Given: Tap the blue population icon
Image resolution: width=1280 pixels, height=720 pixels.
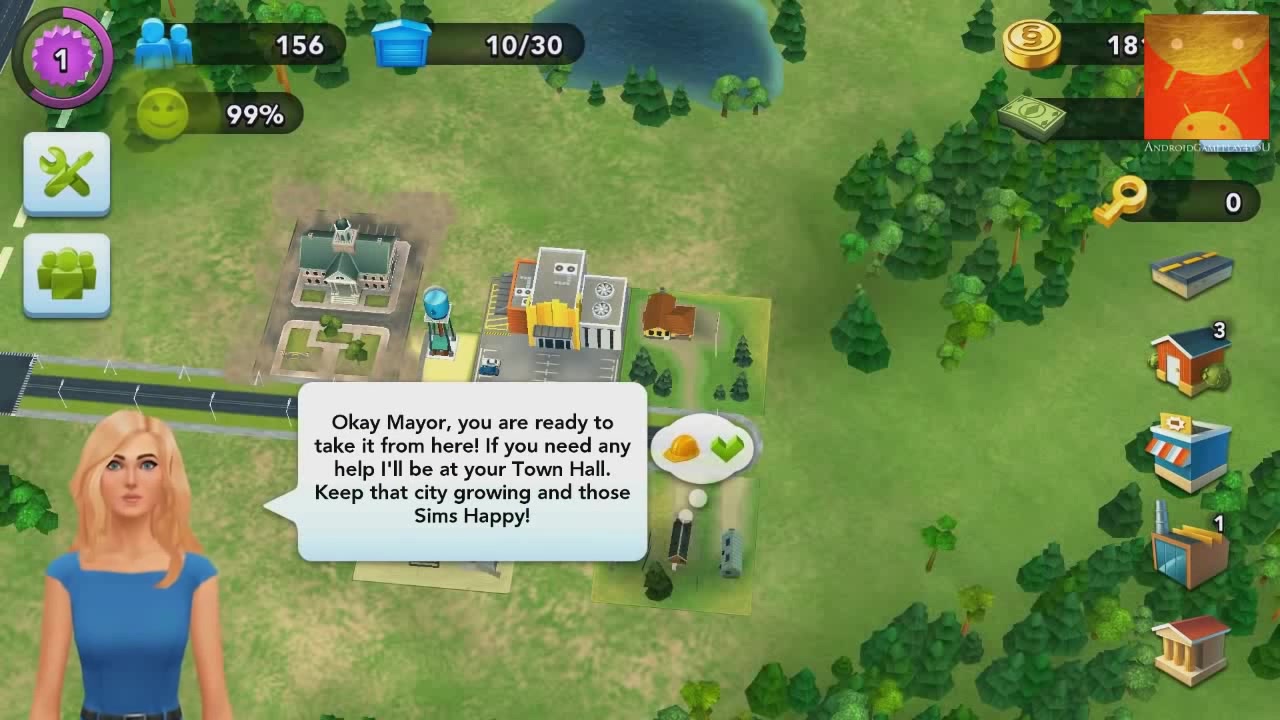Looking at the screenshot, I should pyautogui.click(x=163, y=45).
